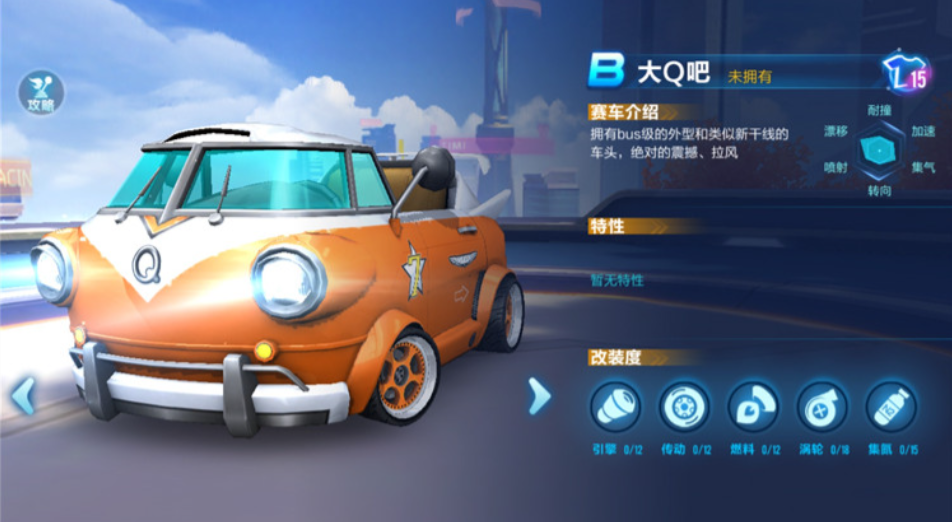The width and height of the screenshot is (952, 522).
Task: Open the 涡轮 turbo upgrade icon
Action: (x=822, y=407)
